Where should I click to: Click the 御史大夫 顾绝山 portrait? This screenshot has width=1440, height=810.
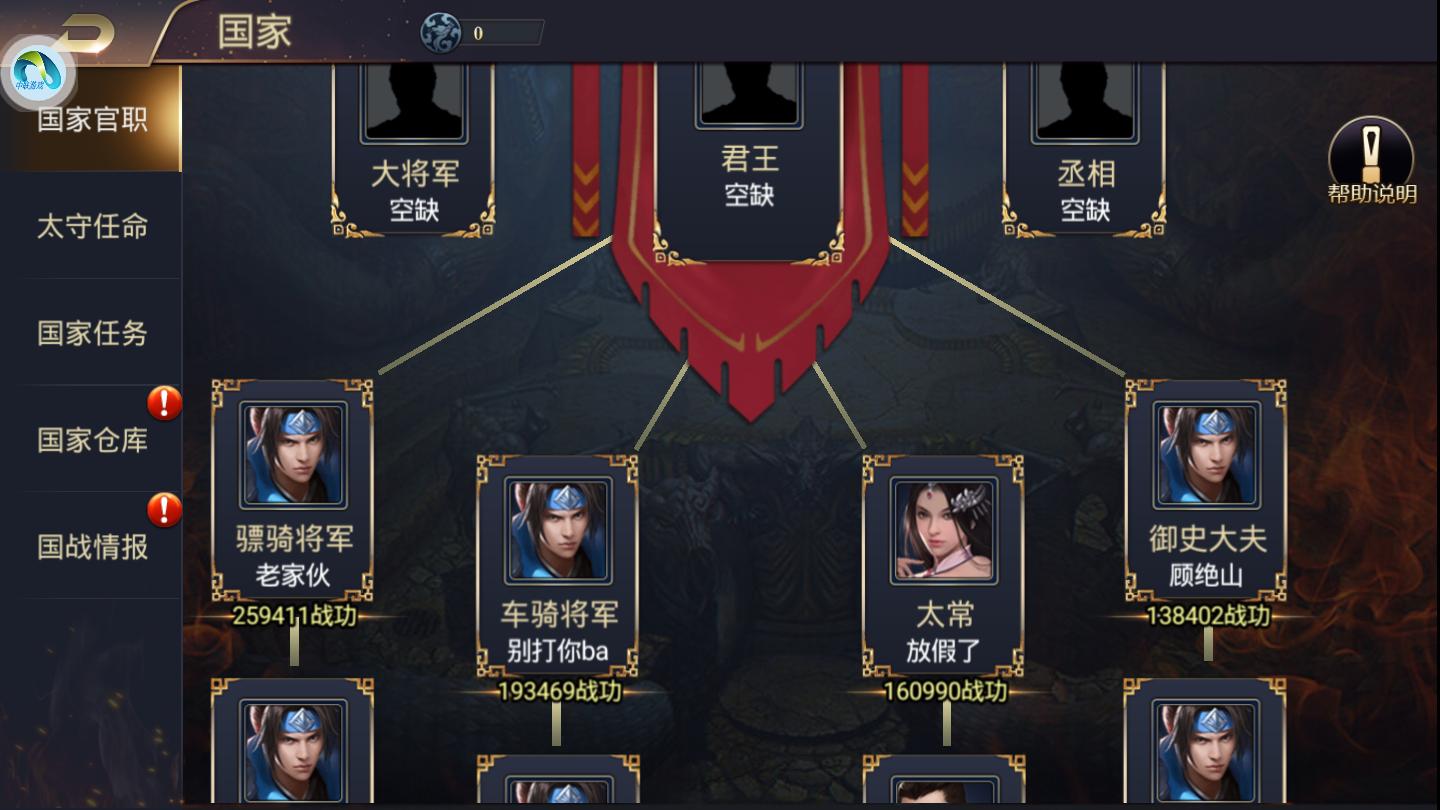[x=1206, y=455]
